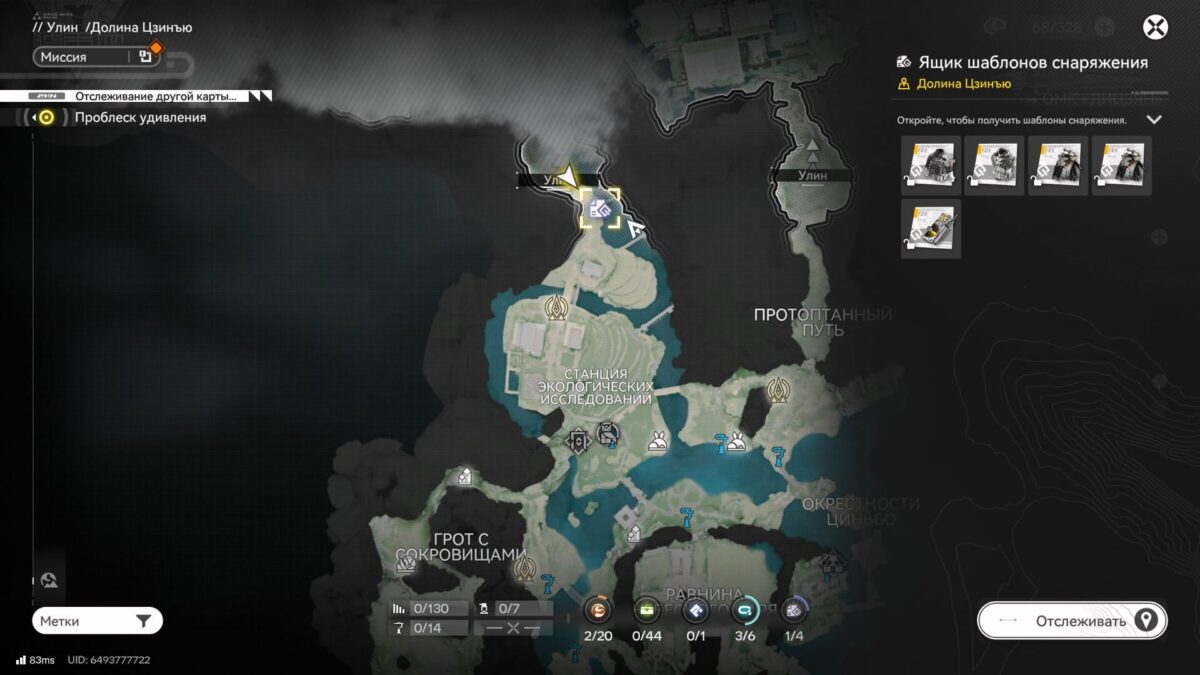Select the Улин region label on the path
The width and height of the screenshot is (1200, 675).
tap(813, 176)
